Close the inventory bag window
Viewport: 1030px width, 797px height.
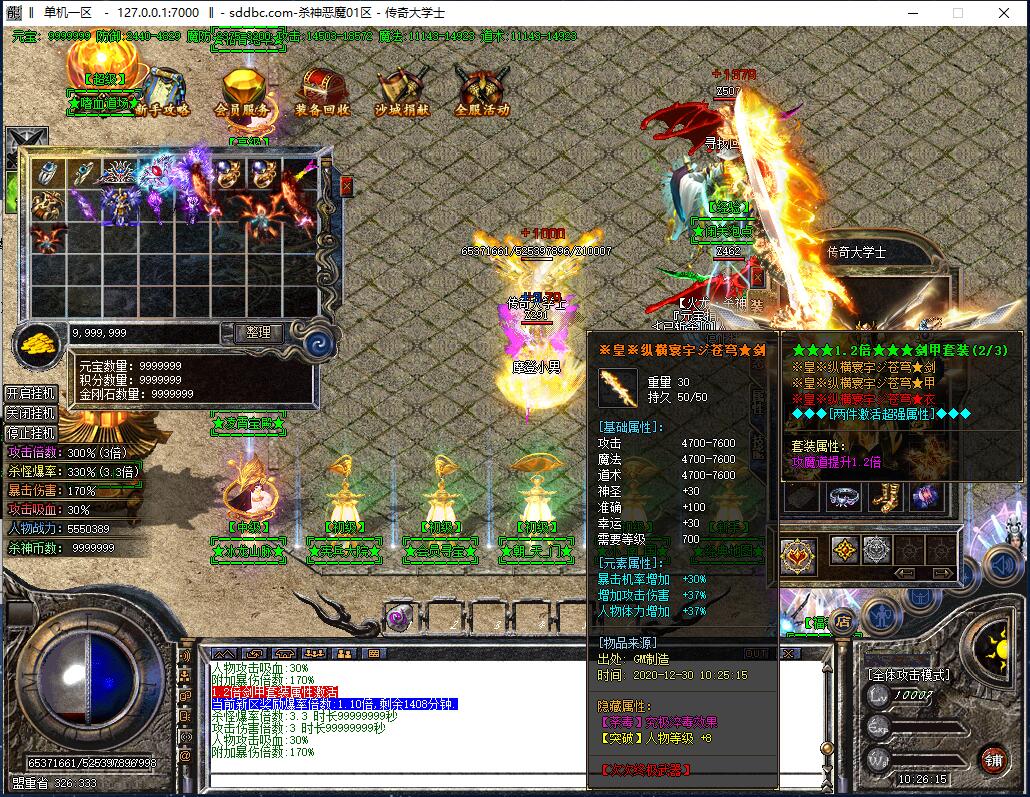(x=346, y=186)
